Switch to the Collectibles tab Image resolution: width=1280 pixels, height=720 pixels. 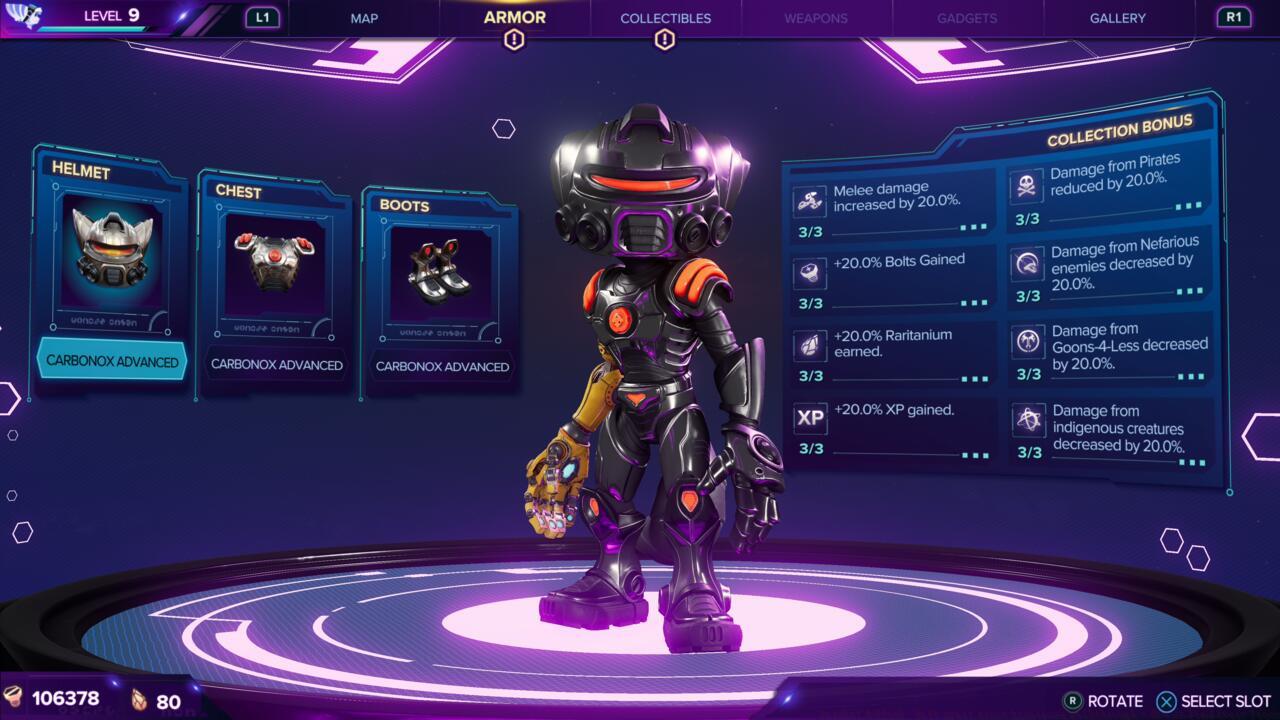tap(665, 18)
